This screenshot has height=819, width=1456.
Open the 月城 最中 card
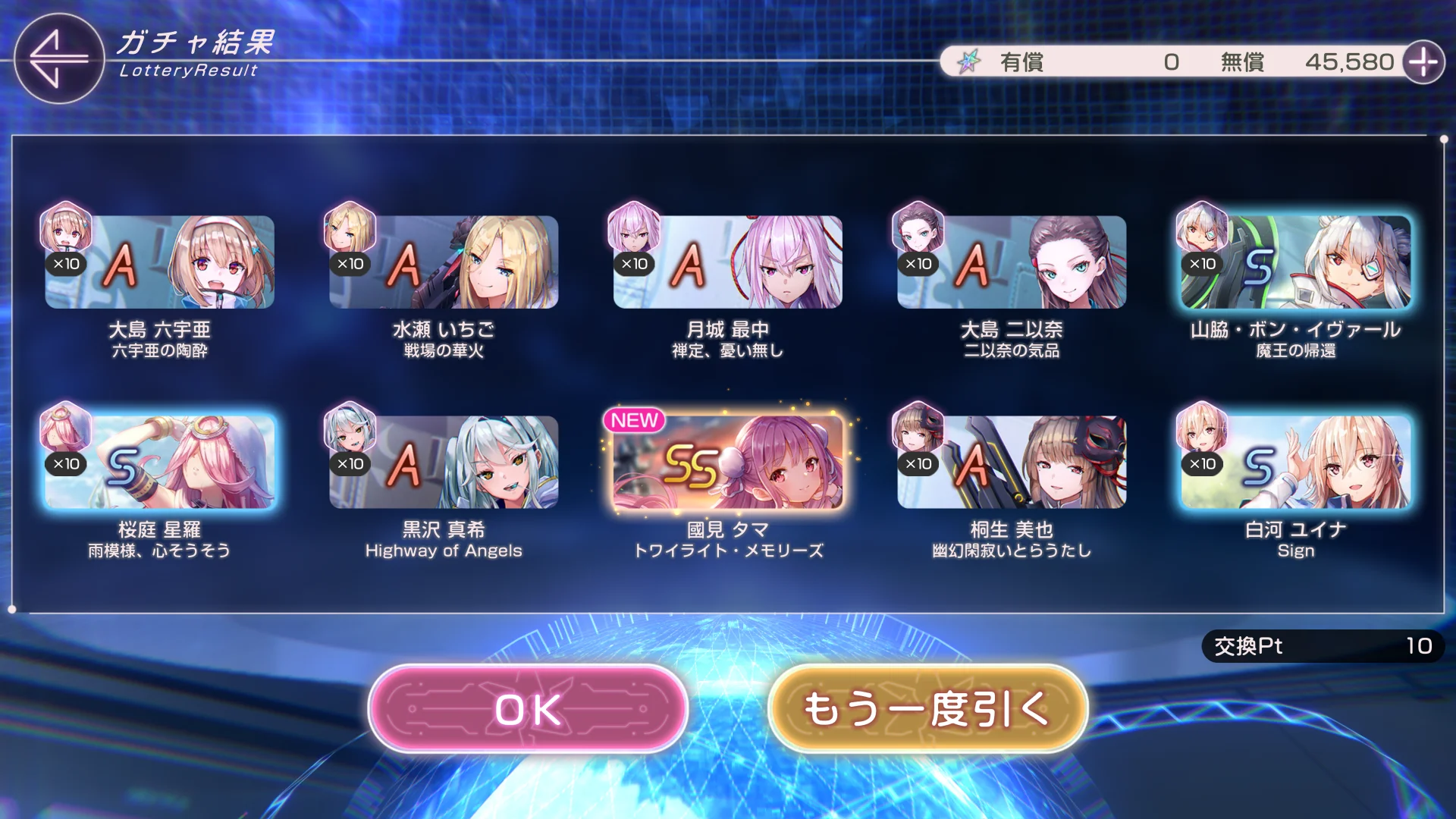(727, 262)
